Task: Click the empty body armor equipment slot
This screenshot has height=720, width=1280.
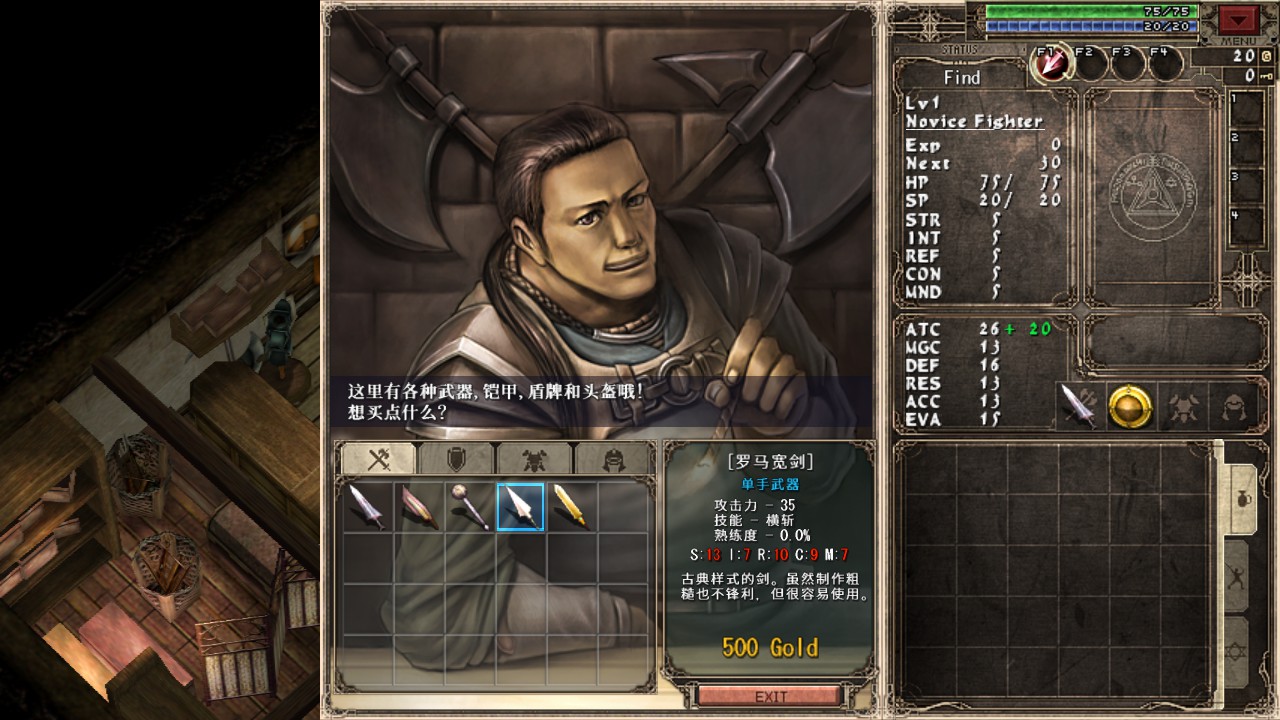Action: (1183, 406)
